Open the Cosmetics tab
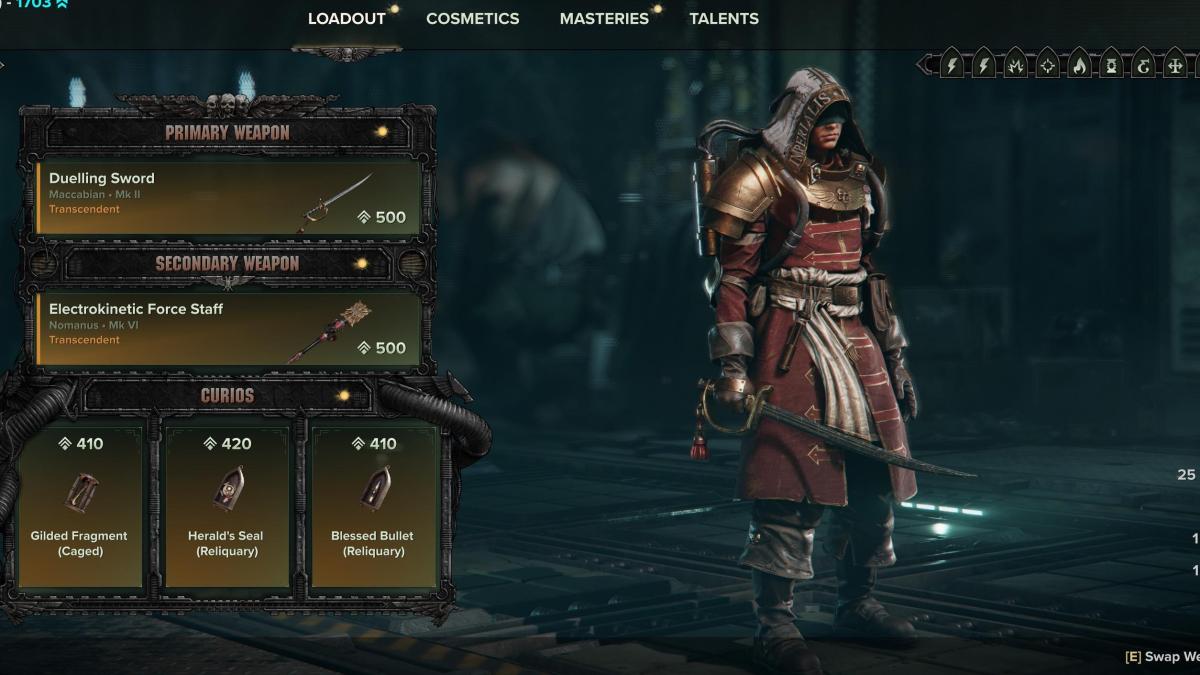Viewport: 1200px width, 675px height. point(472,19)
